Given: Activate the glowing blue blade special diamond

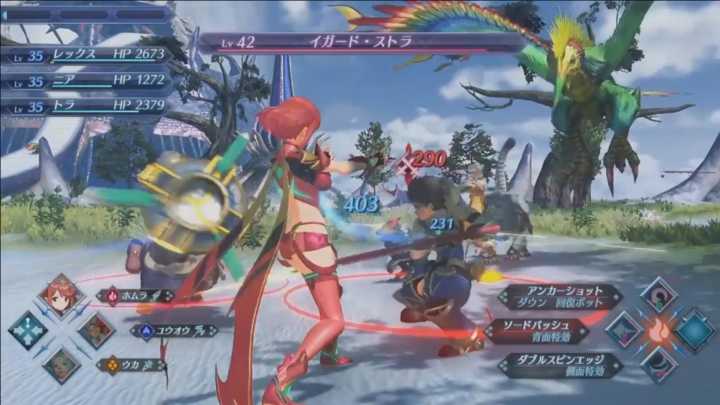Looking at the screenshot, I should (x=694, y=330).
